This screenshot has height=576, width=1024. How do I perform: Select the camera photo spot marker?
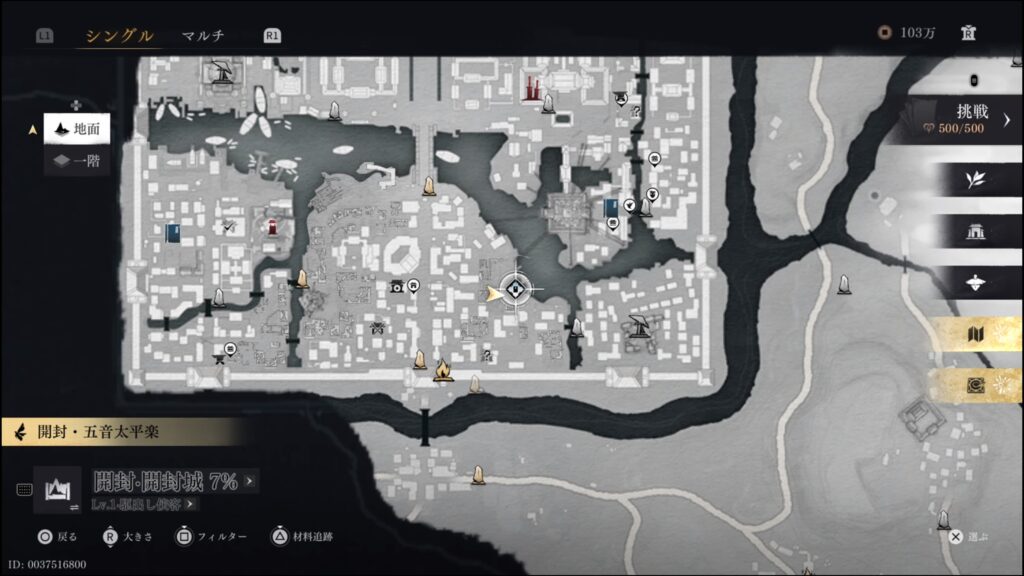point(397,287)
